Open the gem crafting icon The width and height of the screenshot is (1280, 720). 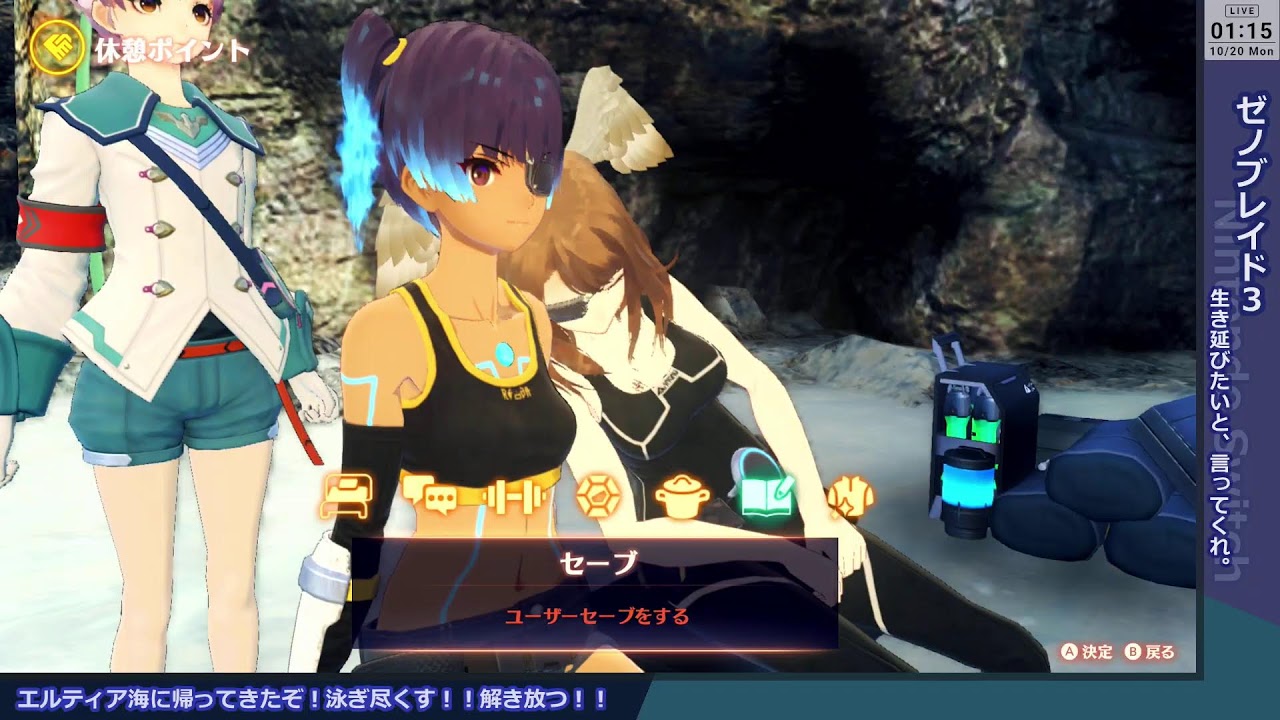(x=598, y=495)
